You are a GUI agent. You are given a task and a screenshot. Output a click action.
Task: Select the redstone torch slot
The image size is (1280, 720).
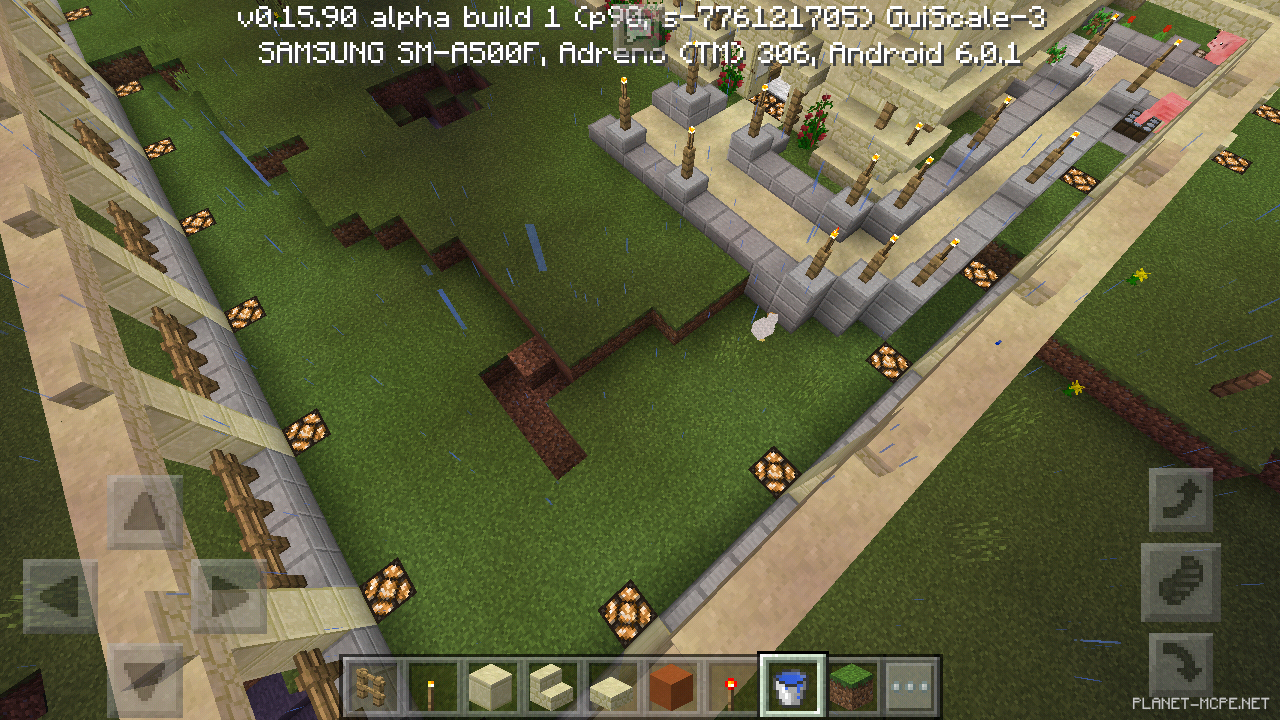[730, 687]
